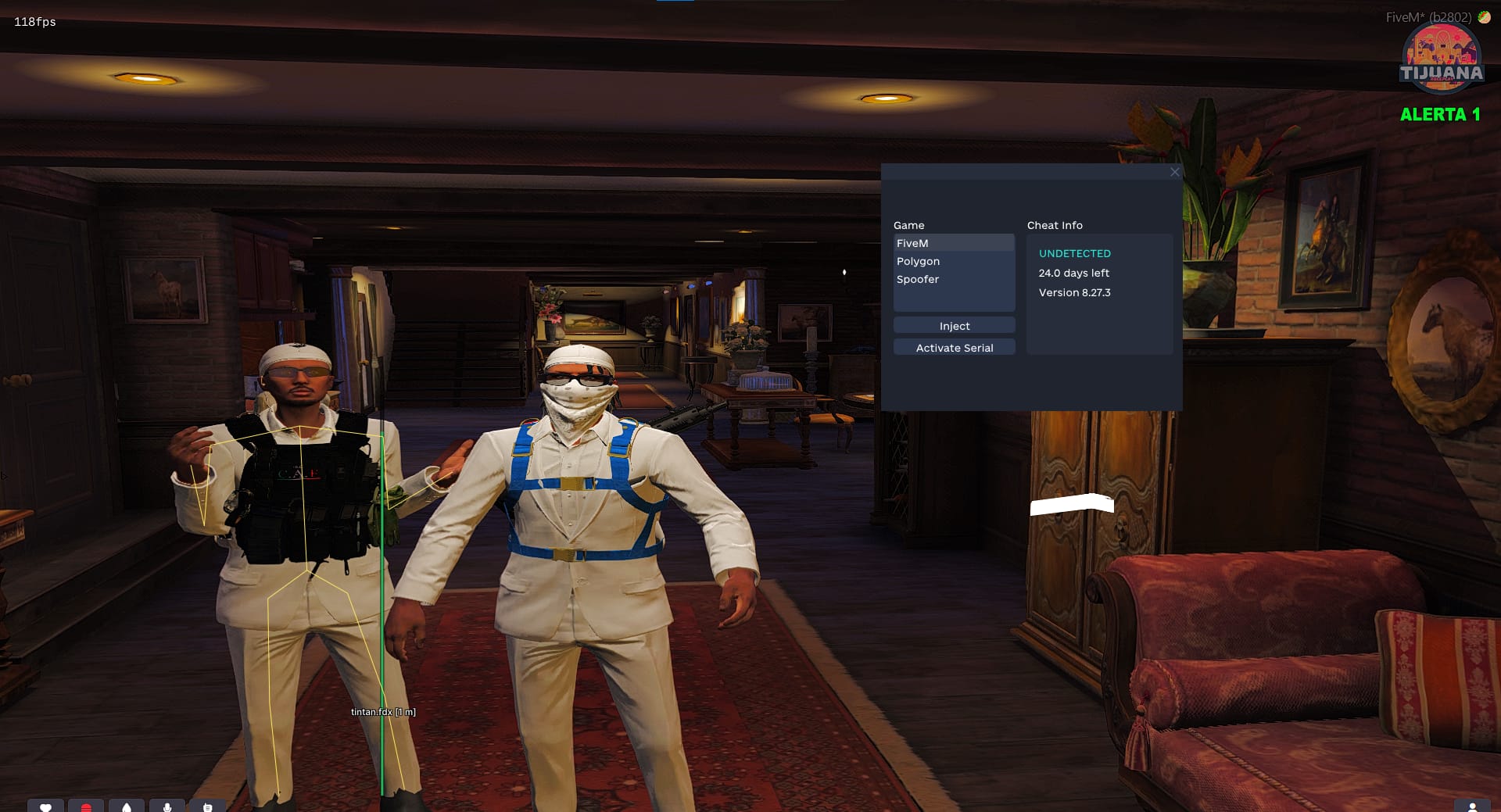Click the red burger hunger icon
The width and height of the screenshot is (1501, 812).
click(87, 807)
